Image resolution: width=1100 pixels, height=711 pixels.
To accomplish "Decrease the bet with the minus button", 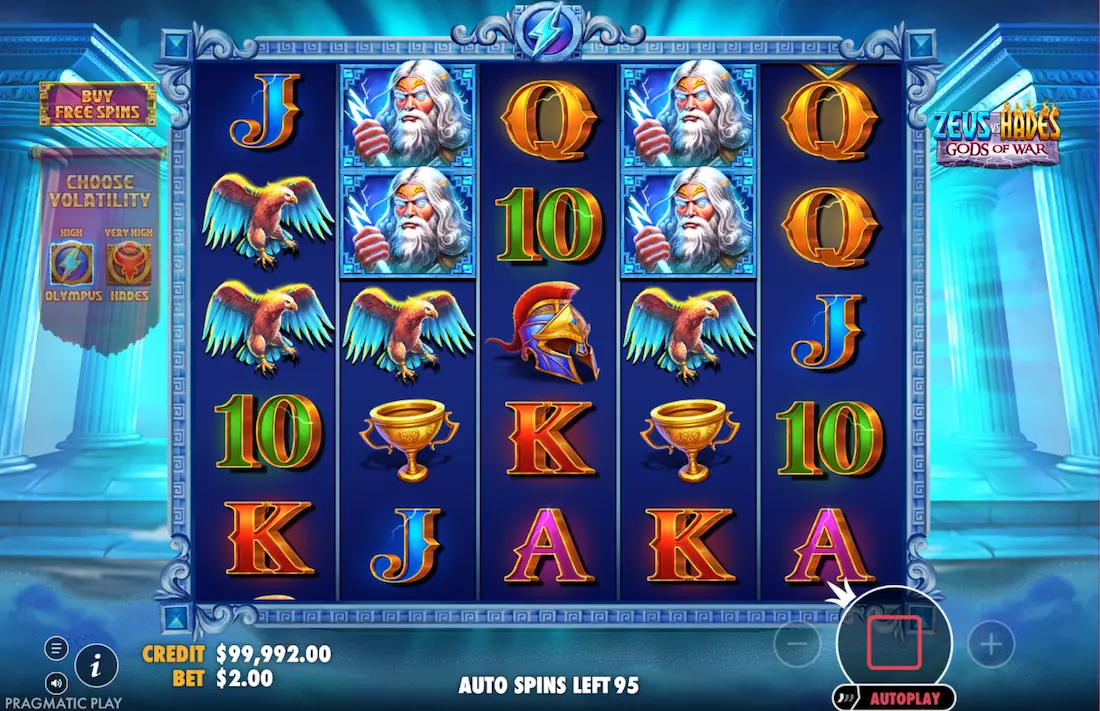I will point(797,645).
